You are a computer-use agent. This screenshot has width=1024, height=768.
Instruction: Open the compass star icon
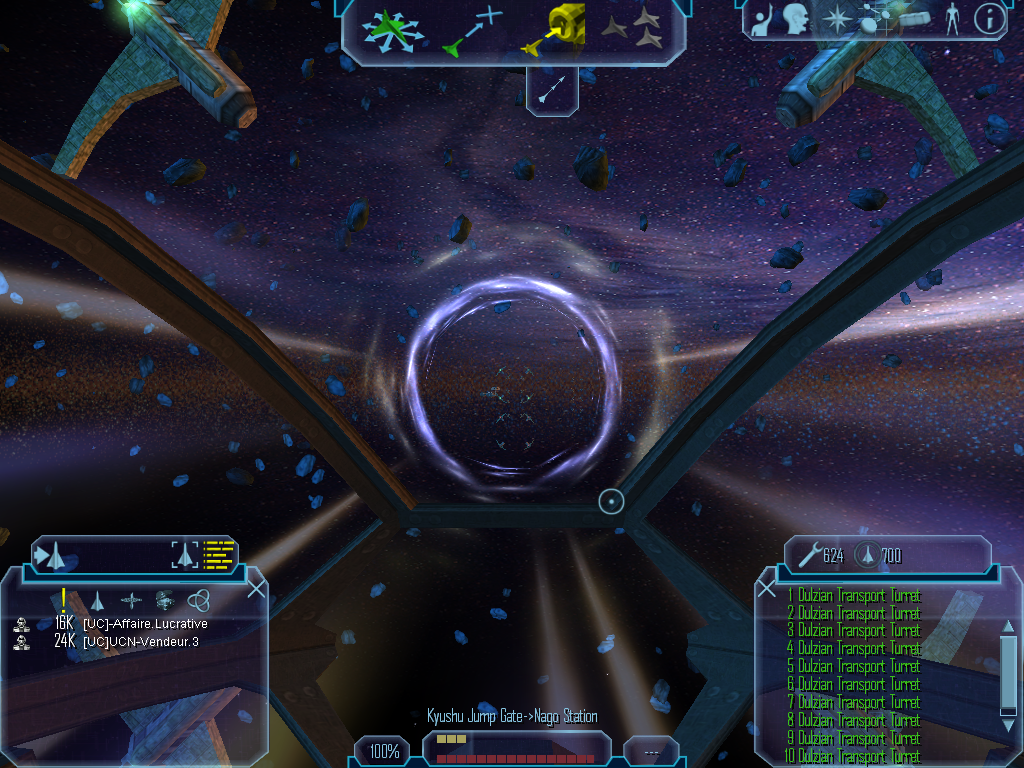tap(834, 19)
